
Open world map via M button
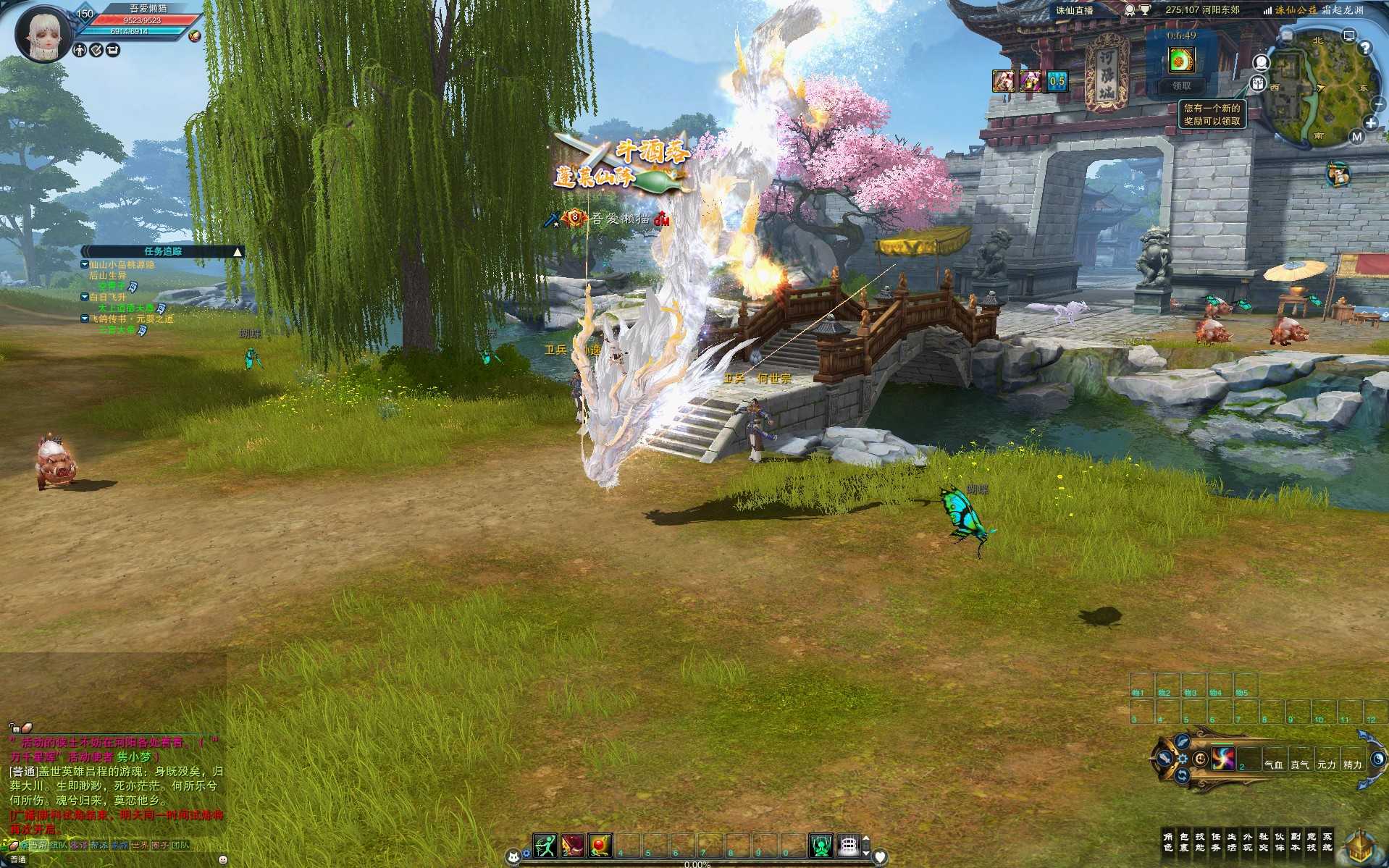pos(1356,136)
